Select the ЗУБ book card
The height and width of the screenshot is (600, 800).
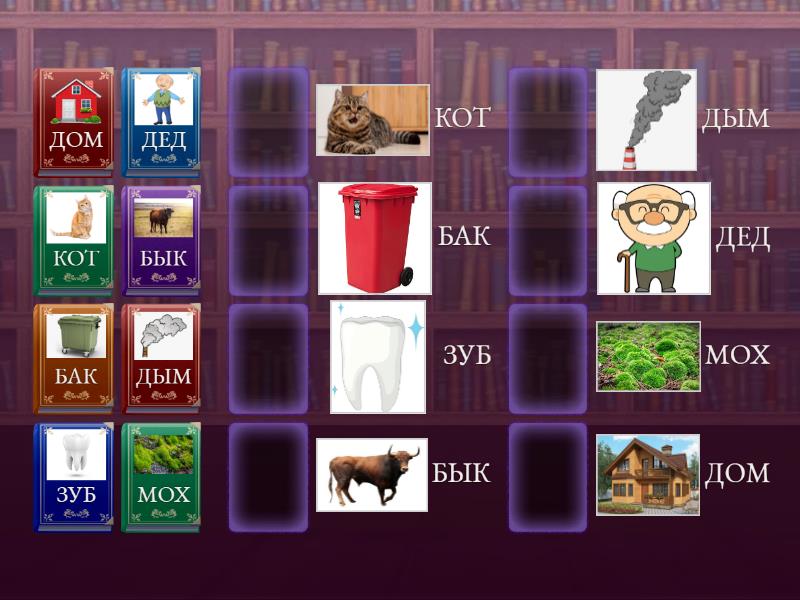(74, 476)
